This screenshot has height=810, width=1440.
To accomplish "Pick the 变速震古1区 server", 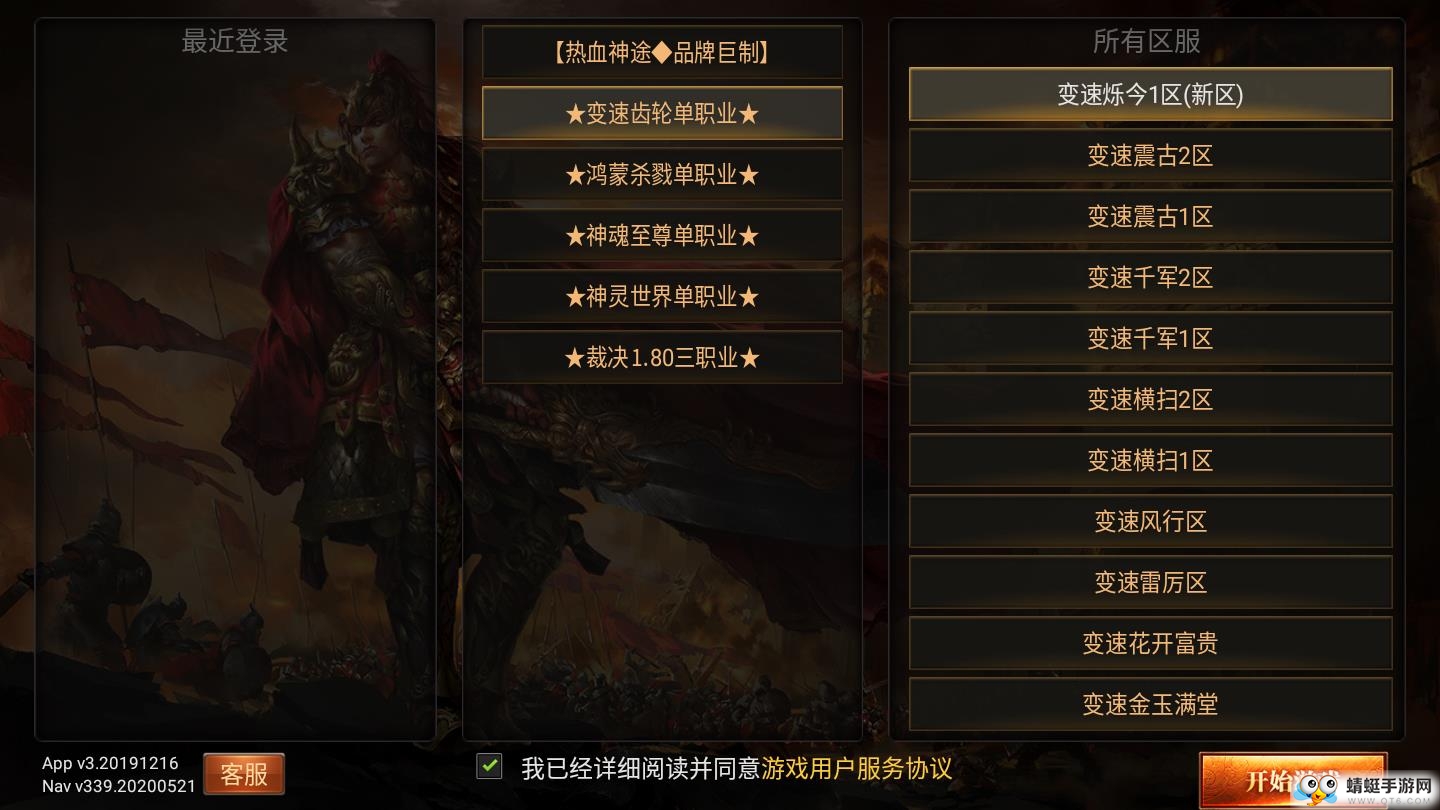I will (1149, 216).
